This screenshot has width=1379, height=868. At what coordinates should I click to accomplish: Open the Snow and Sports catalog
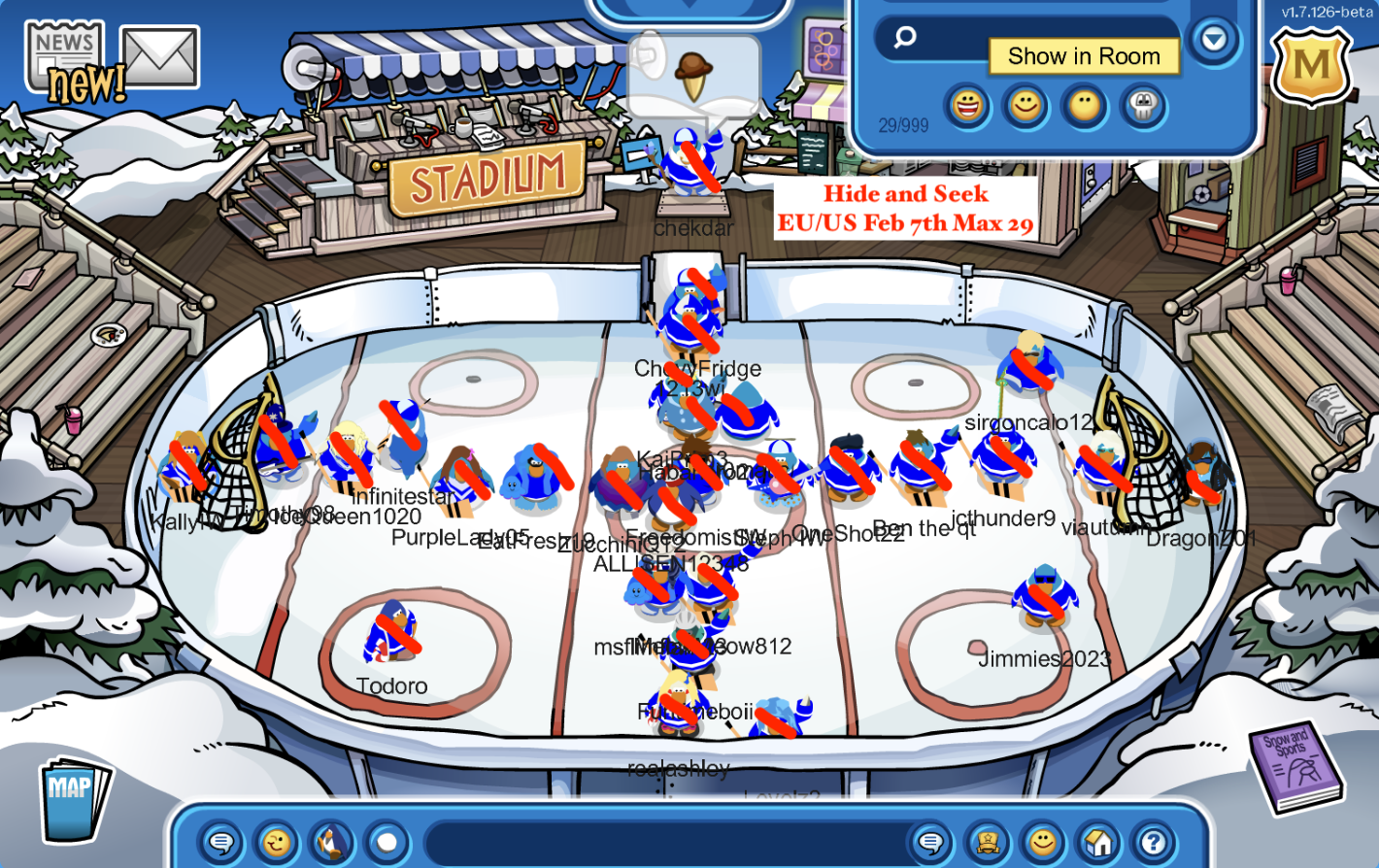[x=1296, y=765]
